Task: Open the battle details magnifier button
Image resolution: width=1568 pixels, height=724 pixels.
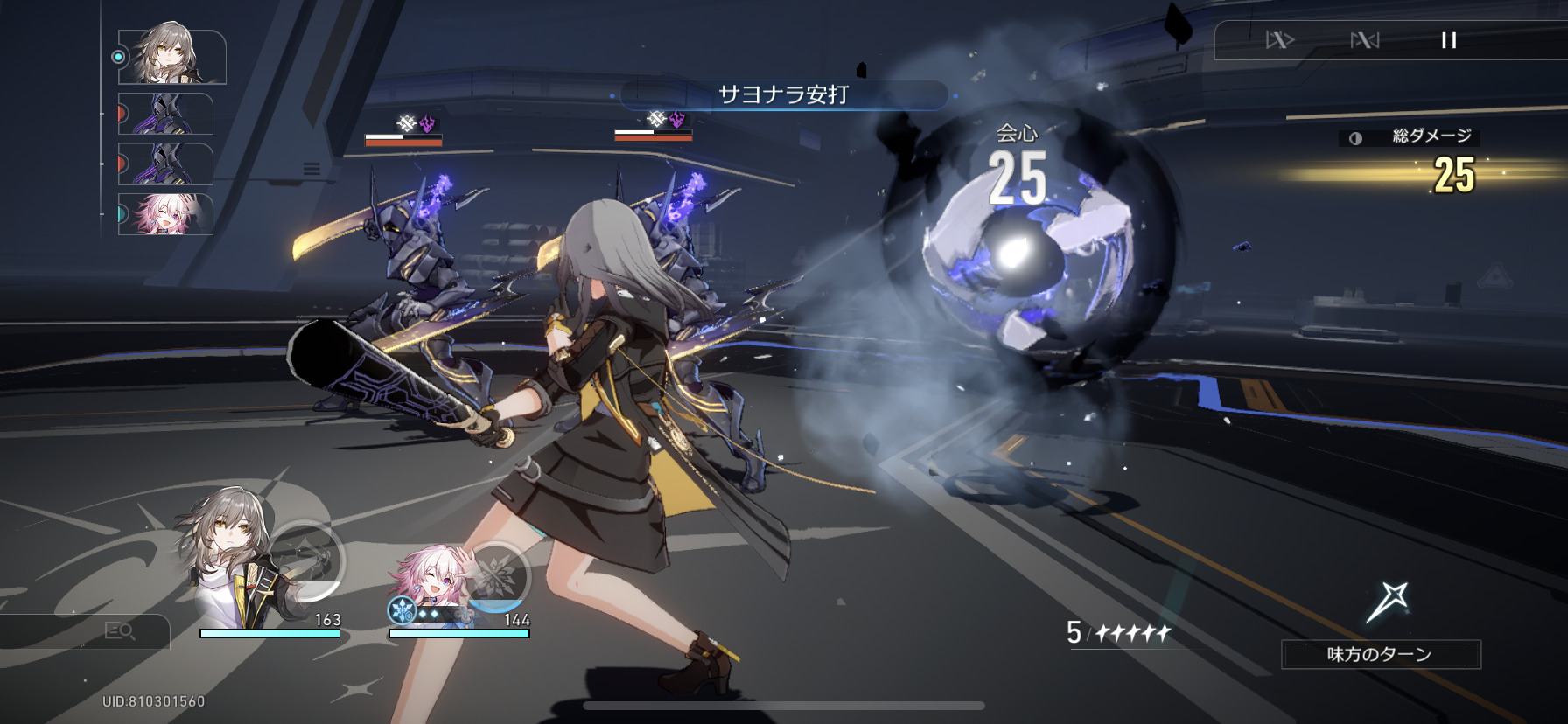Action: coord(119,630)
